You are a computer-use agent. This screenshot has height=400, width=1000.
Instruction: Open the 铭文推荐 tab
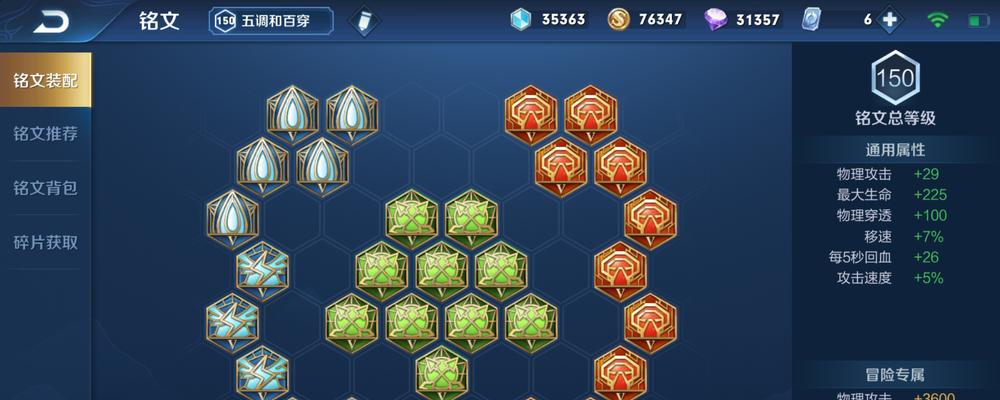click(x=45, y=134)
